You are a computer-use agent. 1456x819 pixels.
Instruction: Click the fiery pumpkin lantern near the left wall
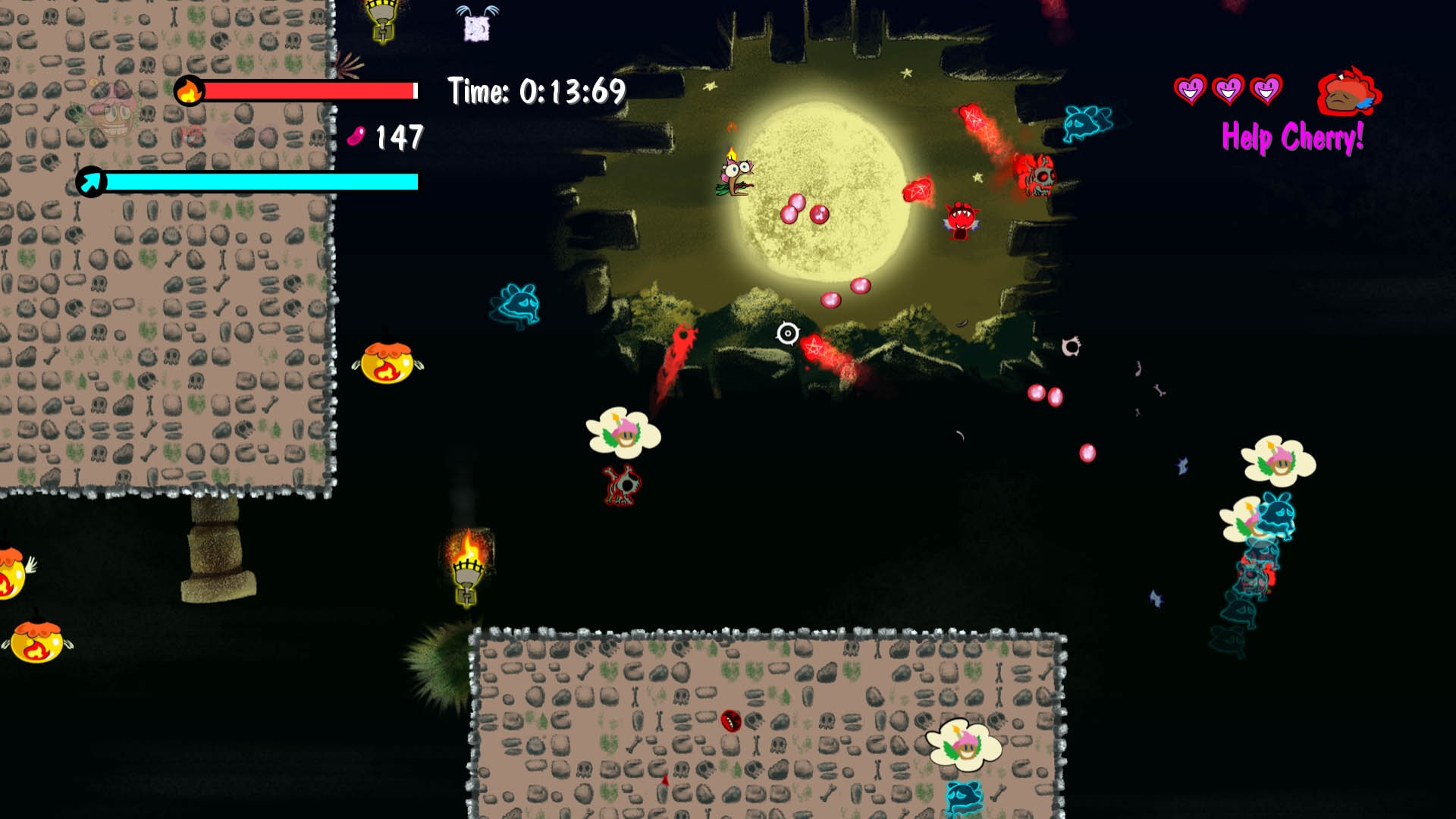tap(387, 362)
